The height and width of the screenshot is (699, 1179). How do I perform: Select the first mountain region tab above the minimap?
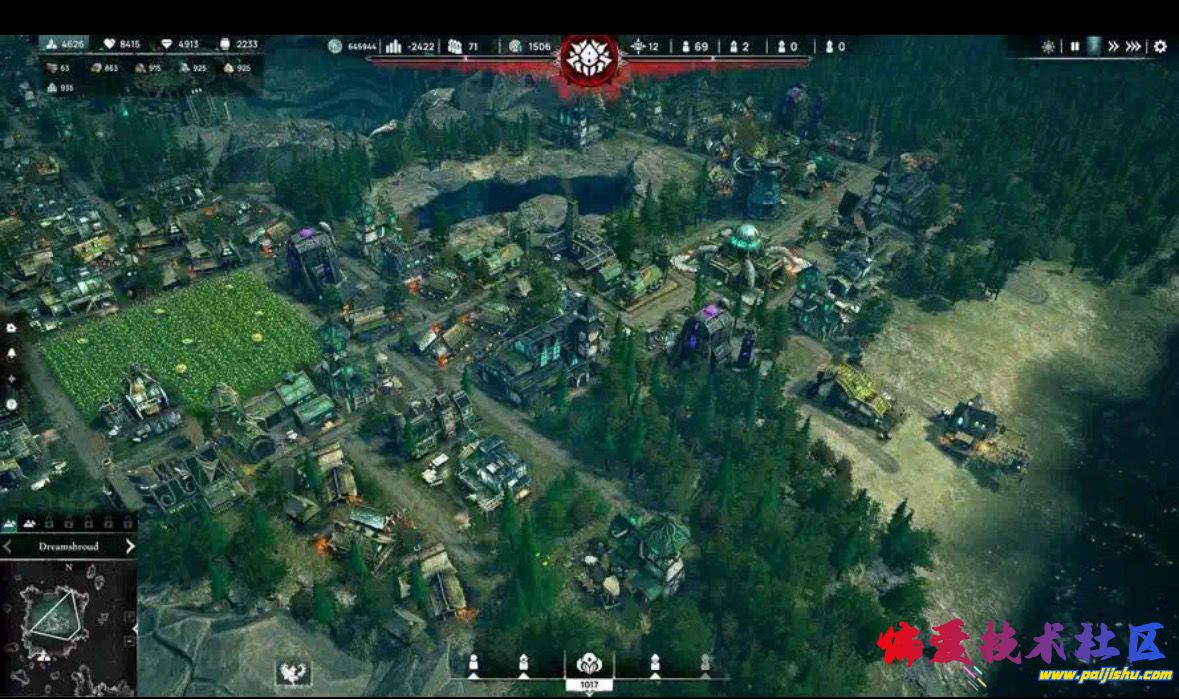tap(10, 524)
